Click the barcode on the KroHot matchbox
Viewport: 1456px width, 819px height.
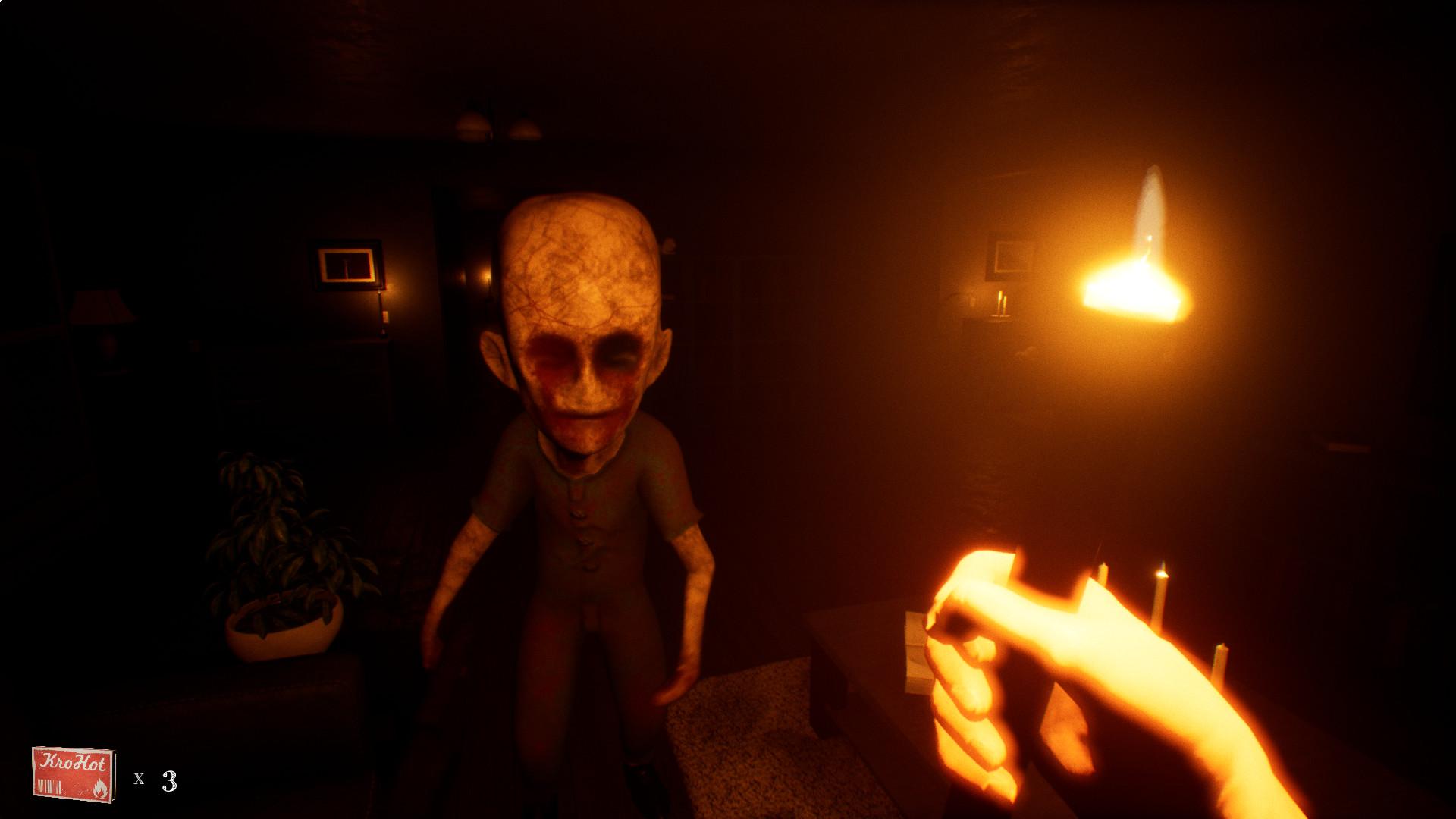tap(50, 786)
